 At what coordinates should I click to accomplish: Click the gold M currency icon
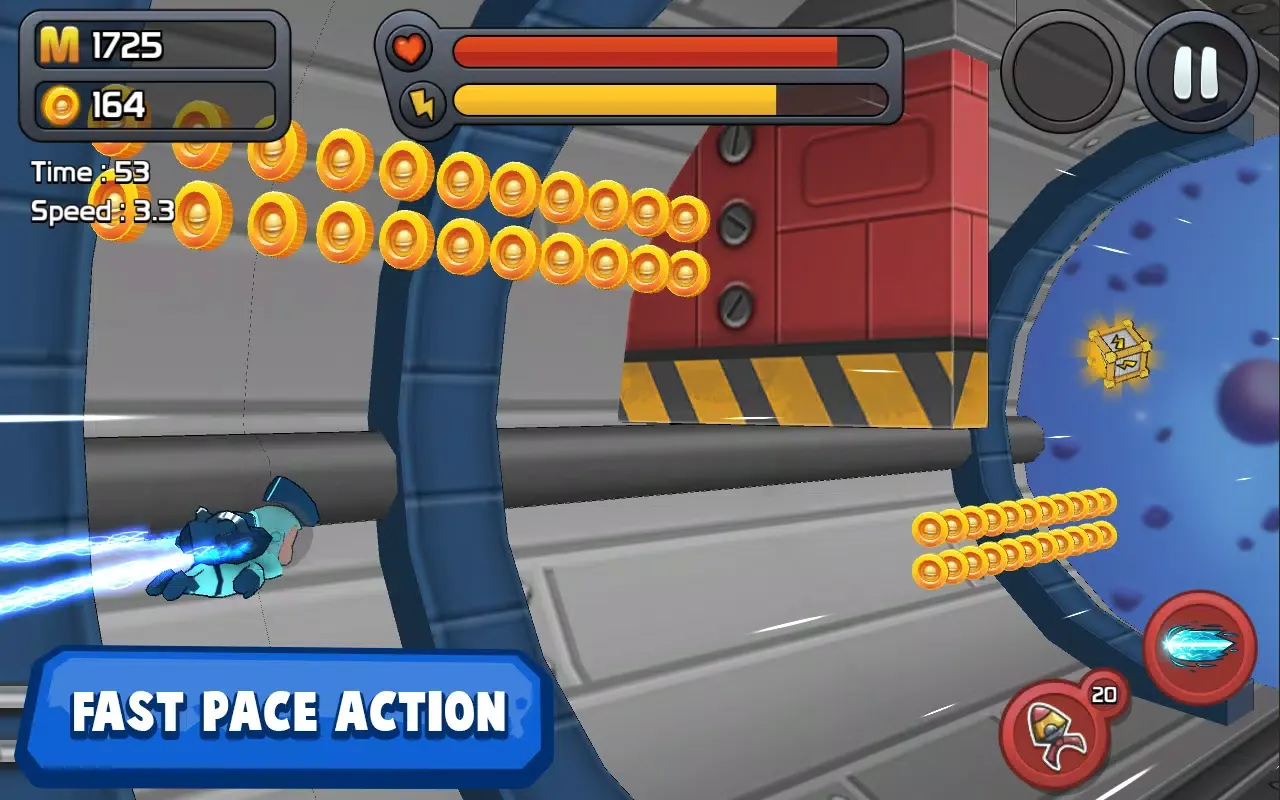[60, 44]
